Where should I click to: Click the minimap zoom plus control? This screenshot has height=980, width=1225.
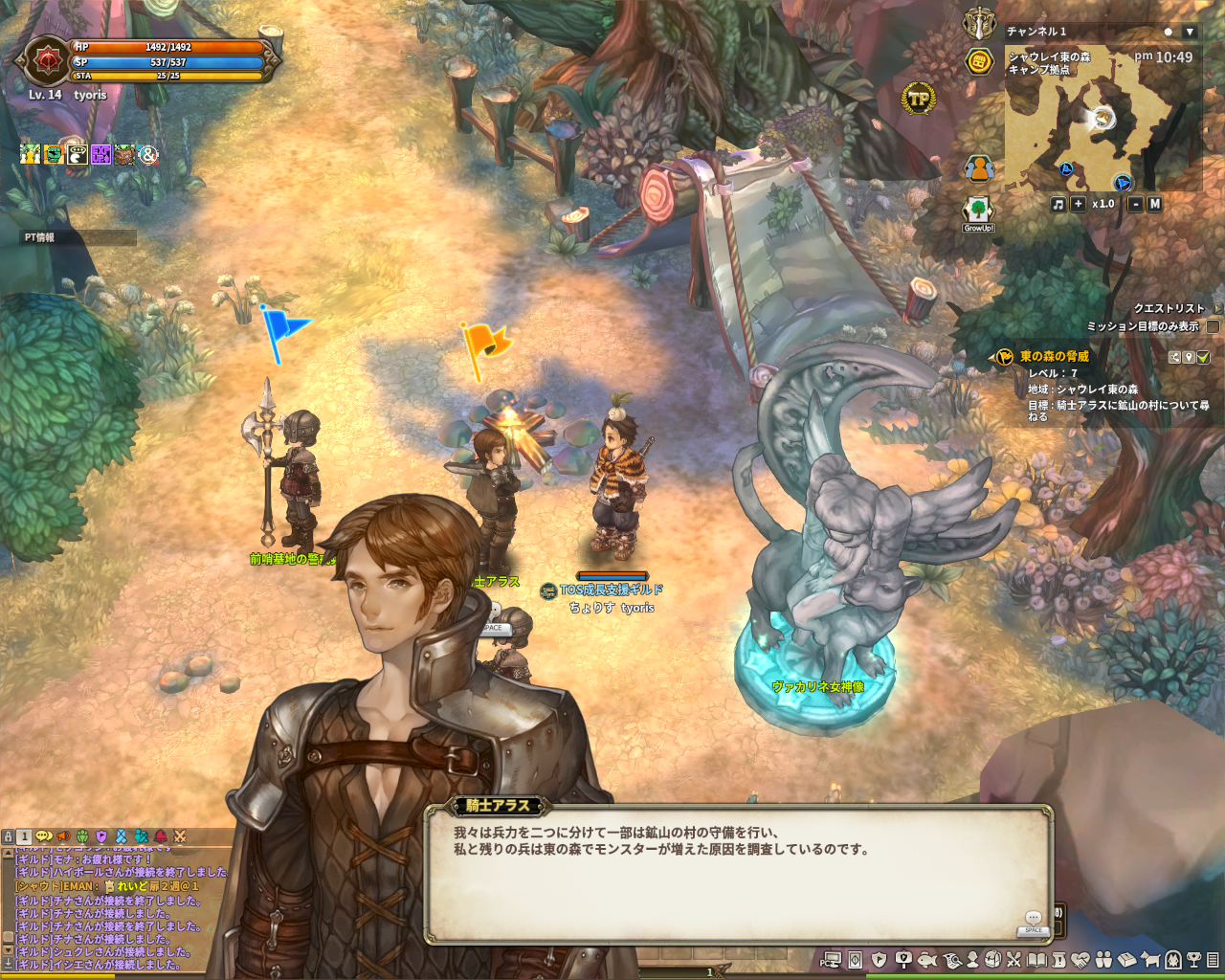click(1077, 206)
